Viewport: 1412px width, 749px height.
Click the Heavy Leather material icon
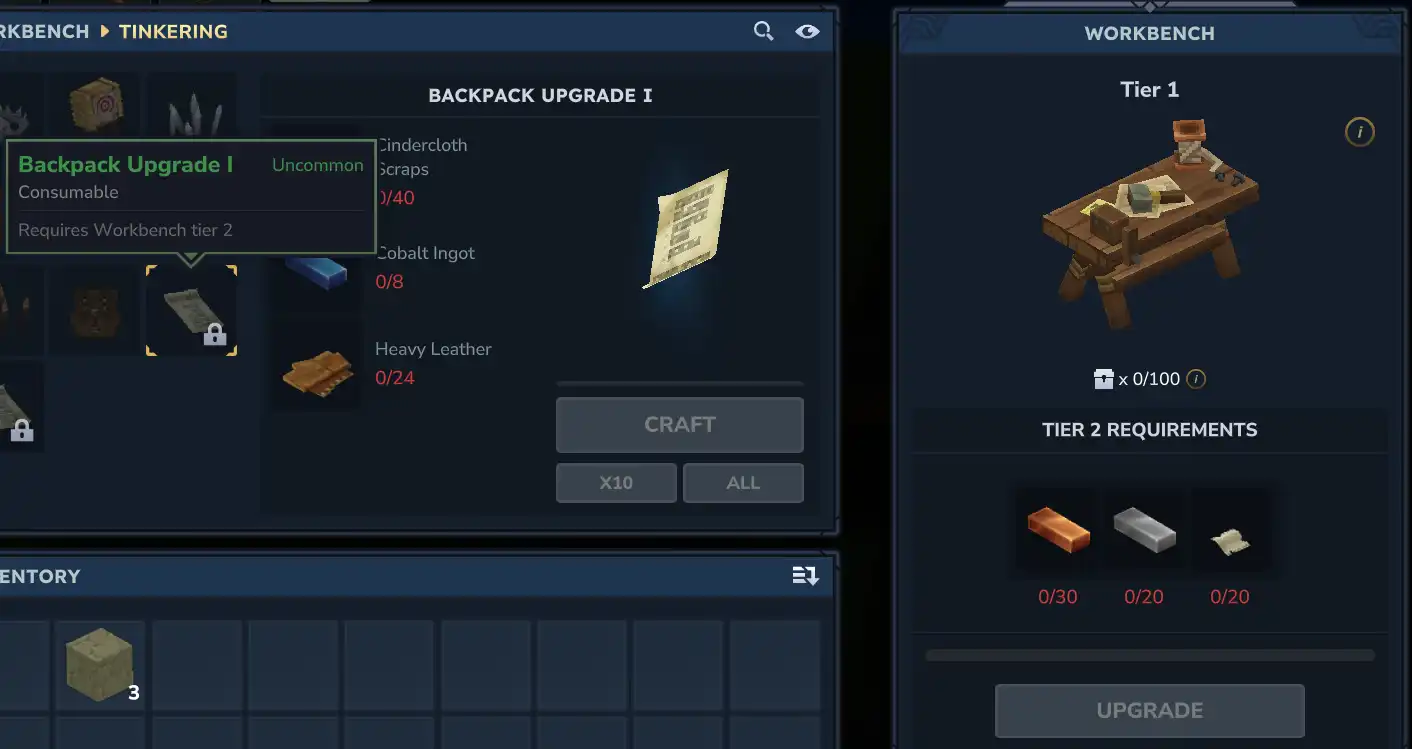[315, 370]
